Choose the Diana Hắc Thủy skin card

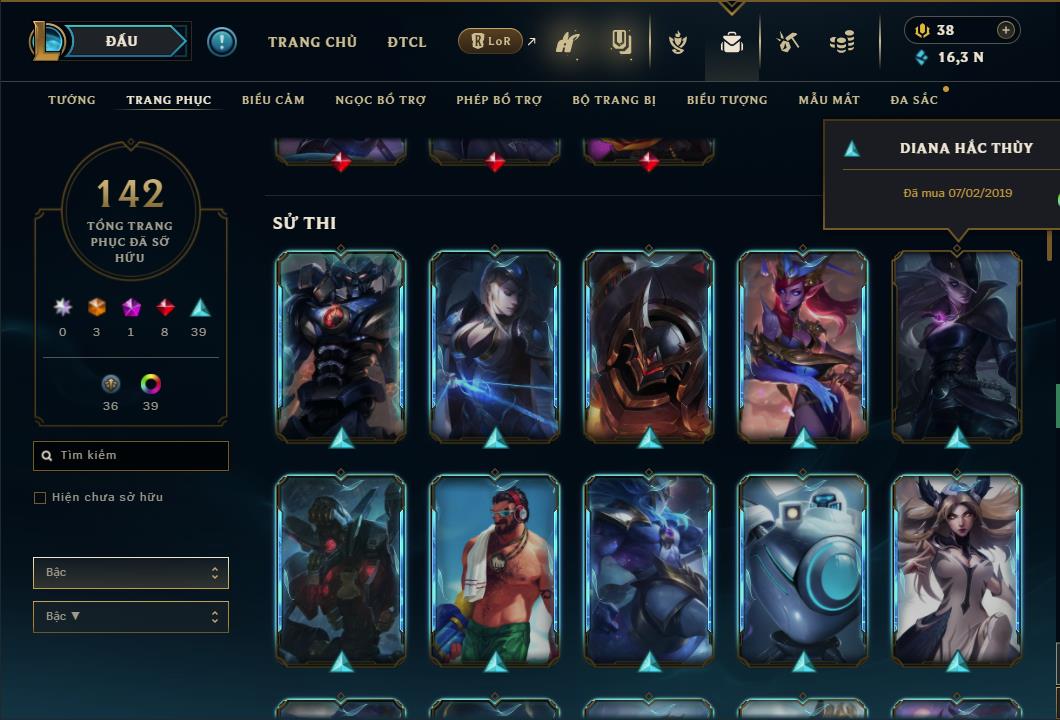957,345
